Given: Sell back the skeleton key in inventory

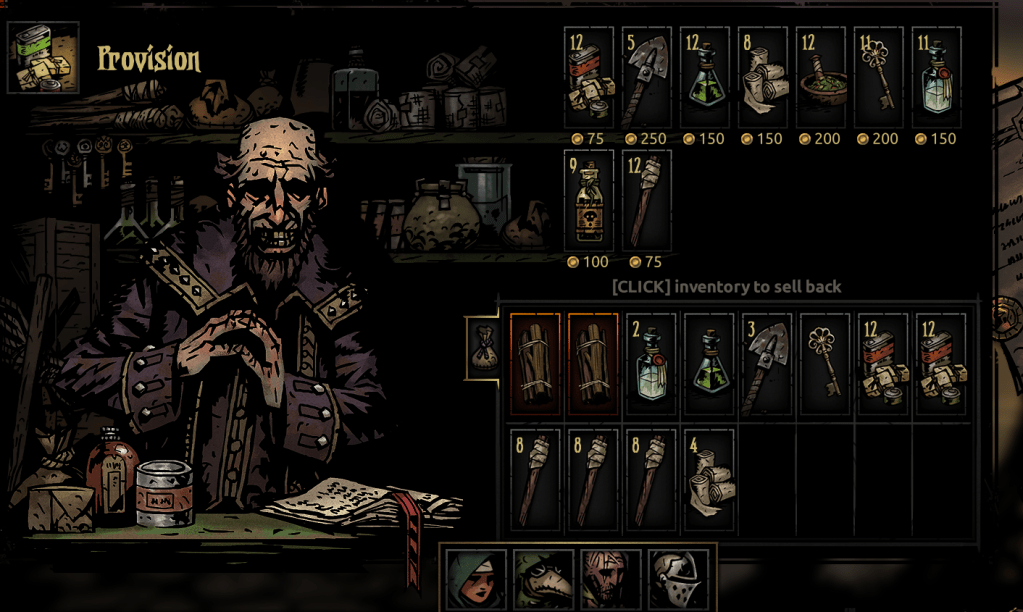Looking at the screenshot, I should pyautogui.click(x=825, y=363).
